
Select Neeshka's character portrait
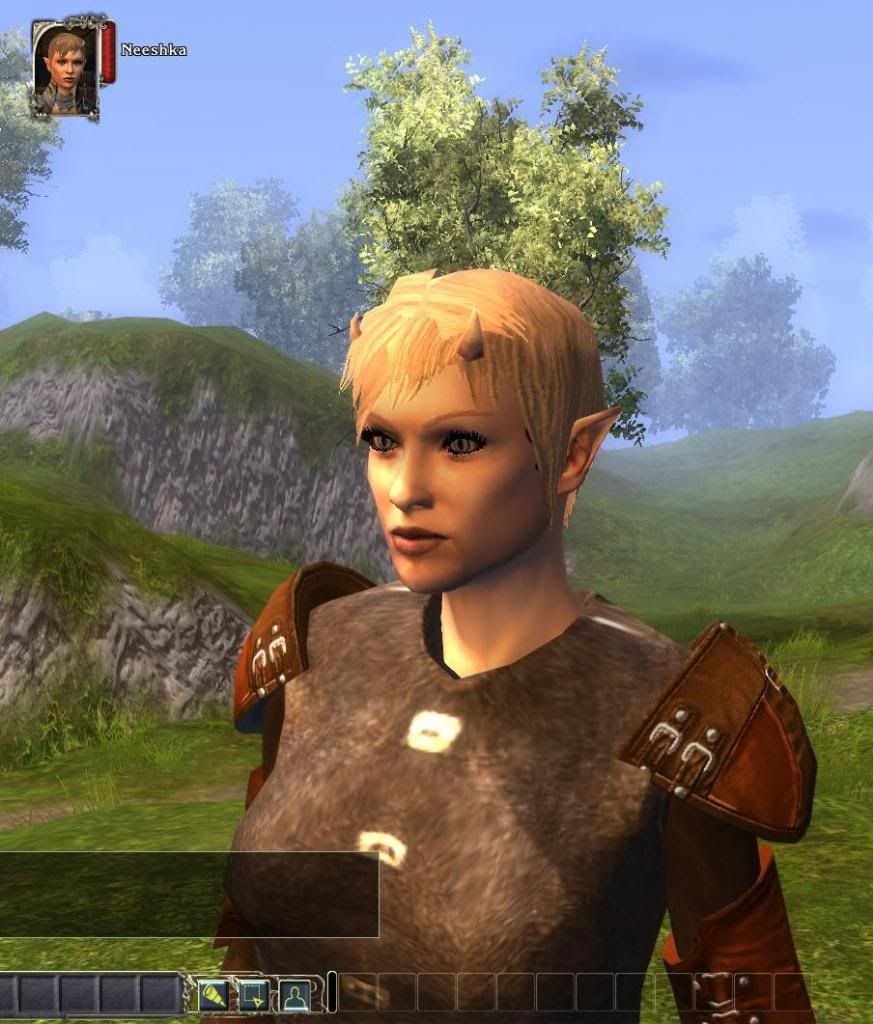click(65, 65)
